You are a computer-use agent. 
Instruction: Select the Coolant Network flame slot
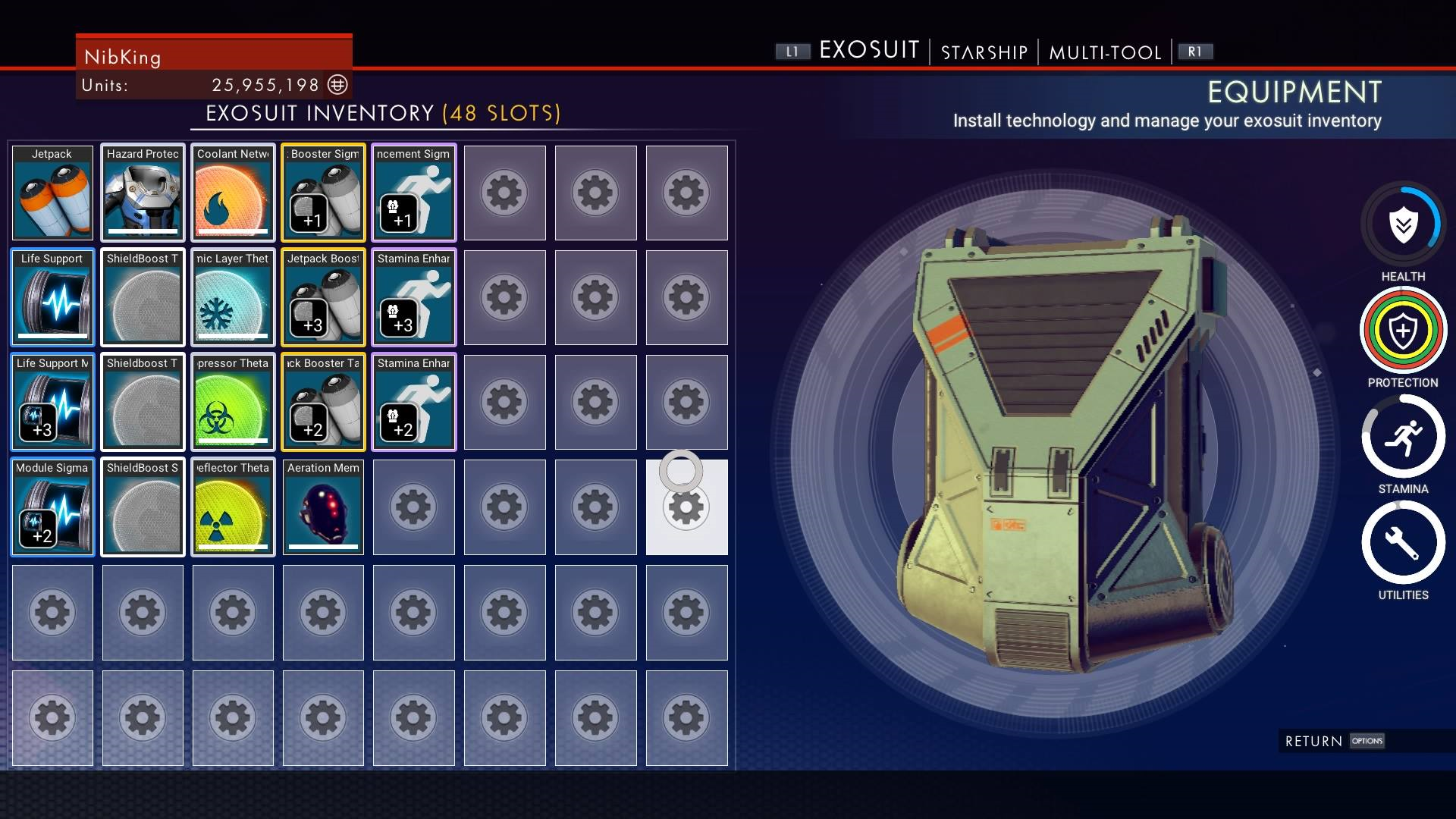pos(233,193)
